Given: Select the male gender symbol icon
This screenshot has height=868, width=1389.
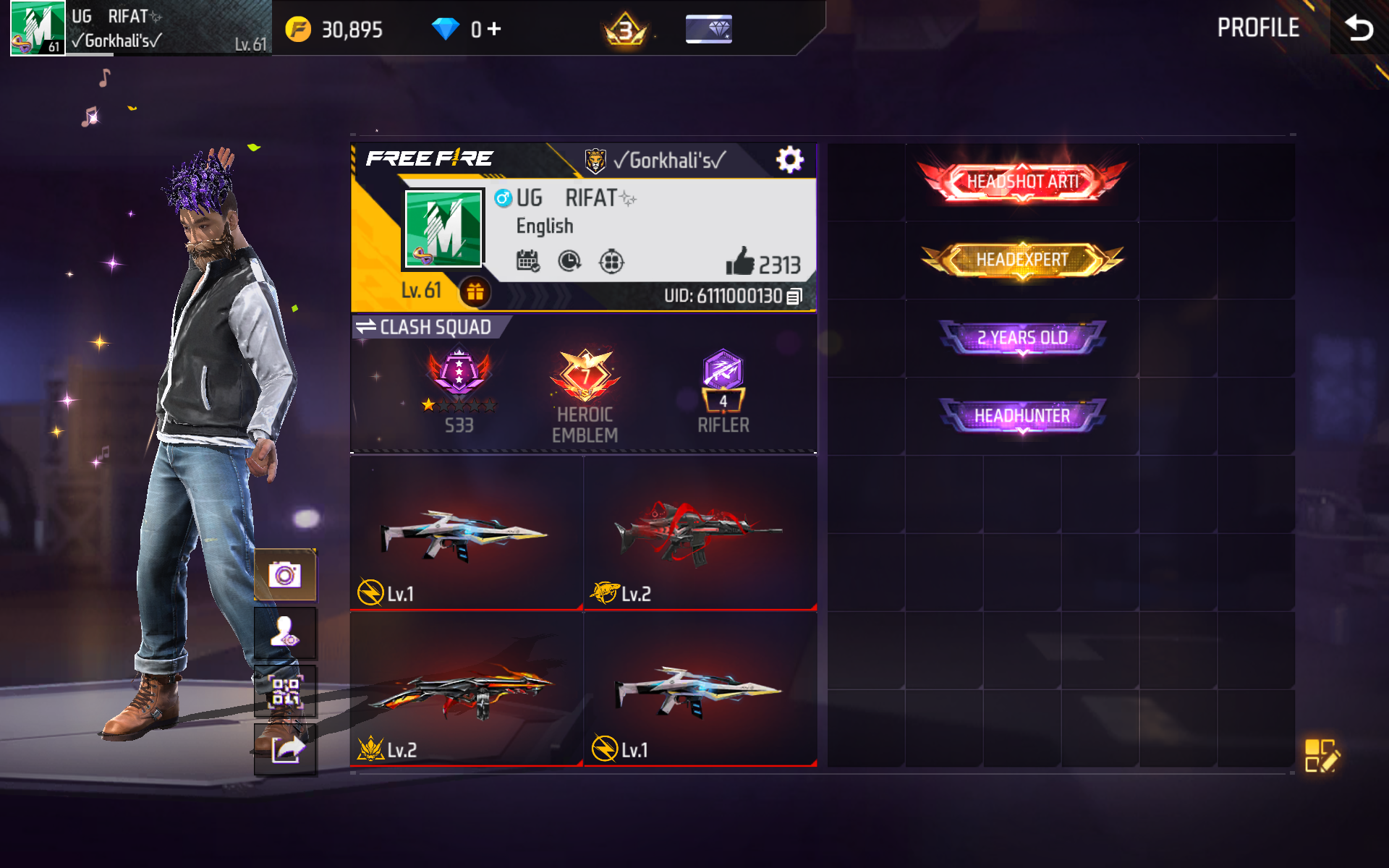Looking at the screenshot, I should tap(503, 197).
